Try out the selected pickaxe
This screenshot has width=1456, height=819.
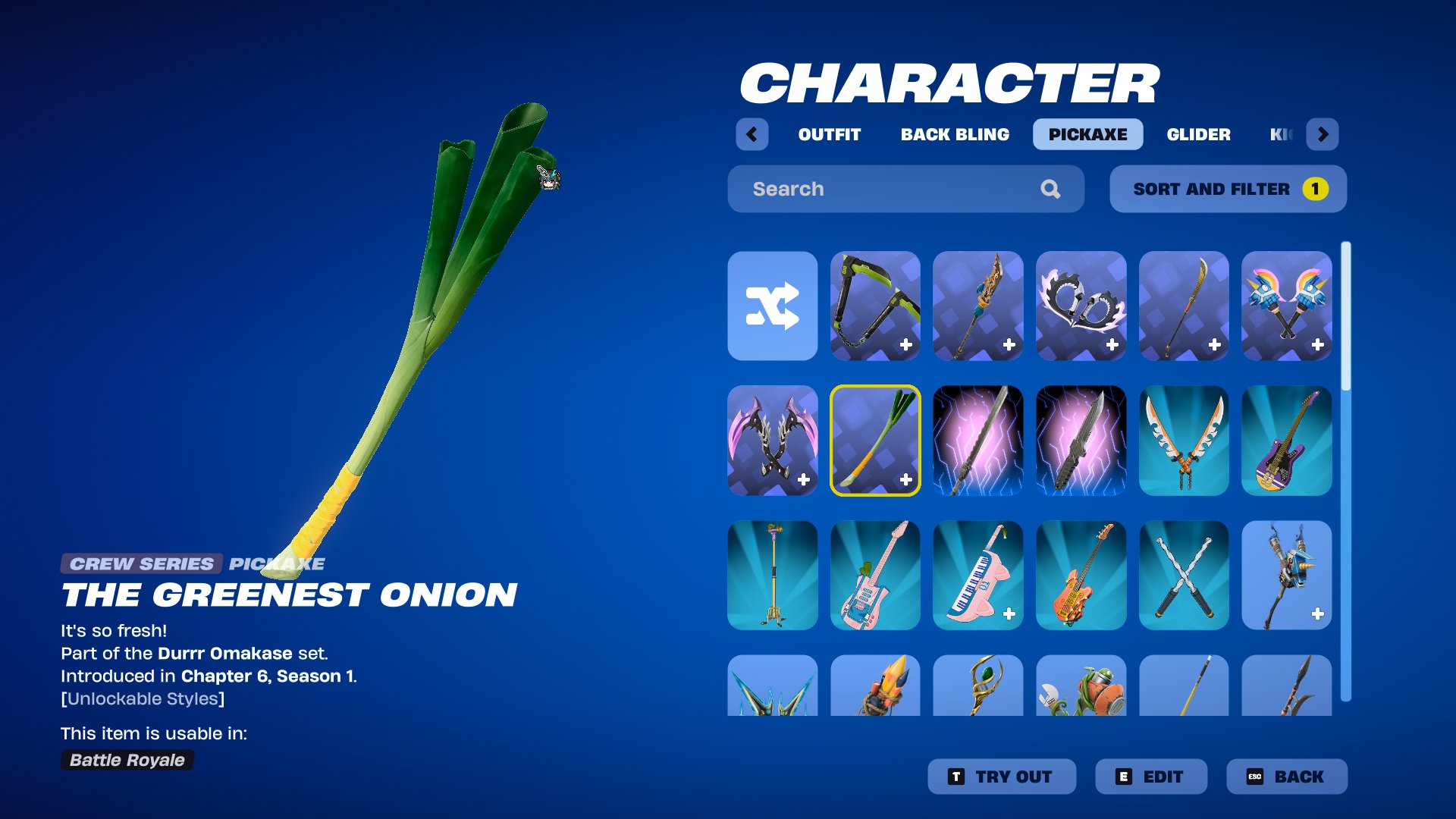1001,777
